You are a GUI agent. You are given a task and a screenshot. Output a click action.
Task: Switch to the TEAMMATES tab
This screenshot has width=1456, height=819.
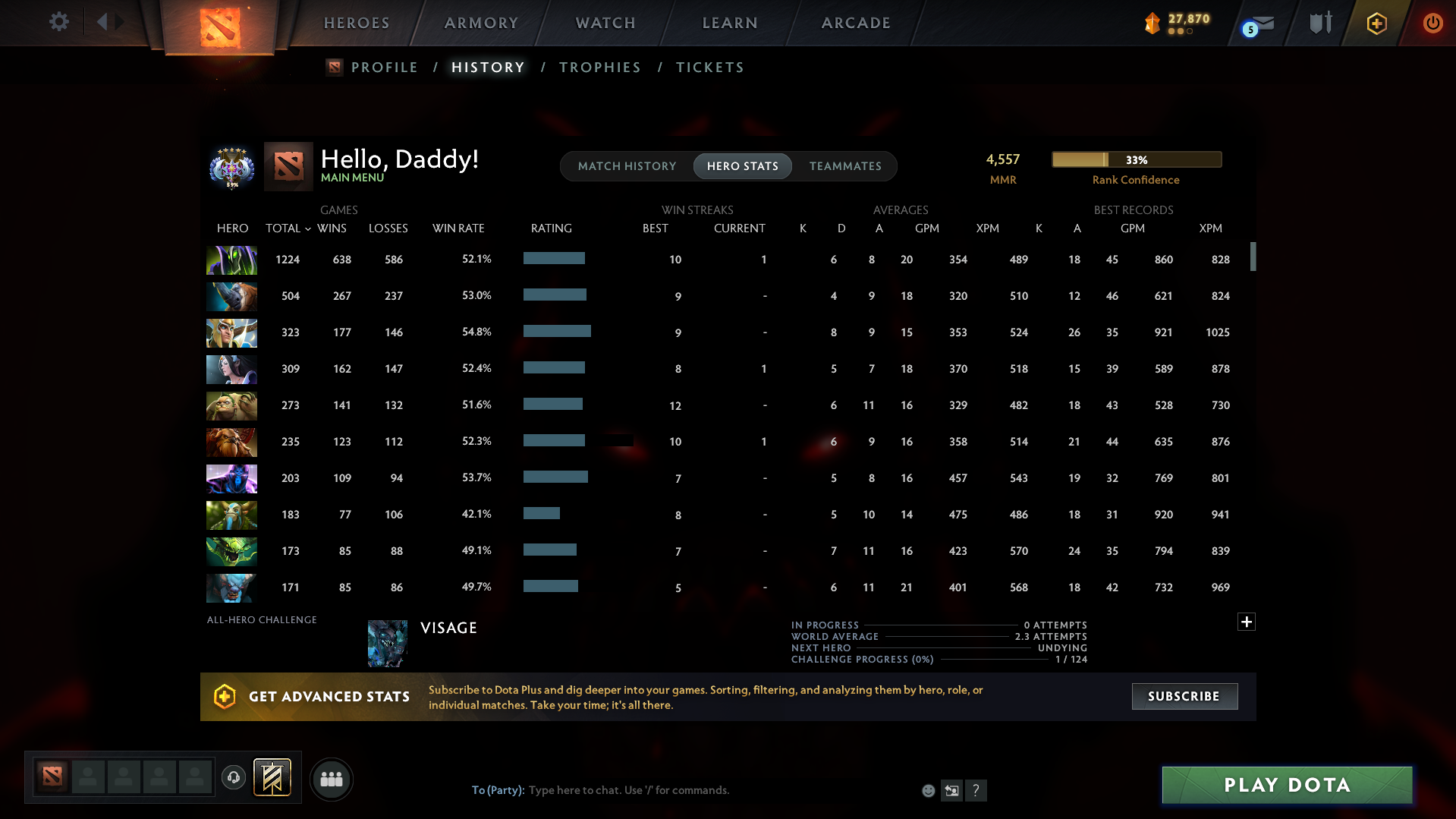pyautogui.click(x=845, y=165)
